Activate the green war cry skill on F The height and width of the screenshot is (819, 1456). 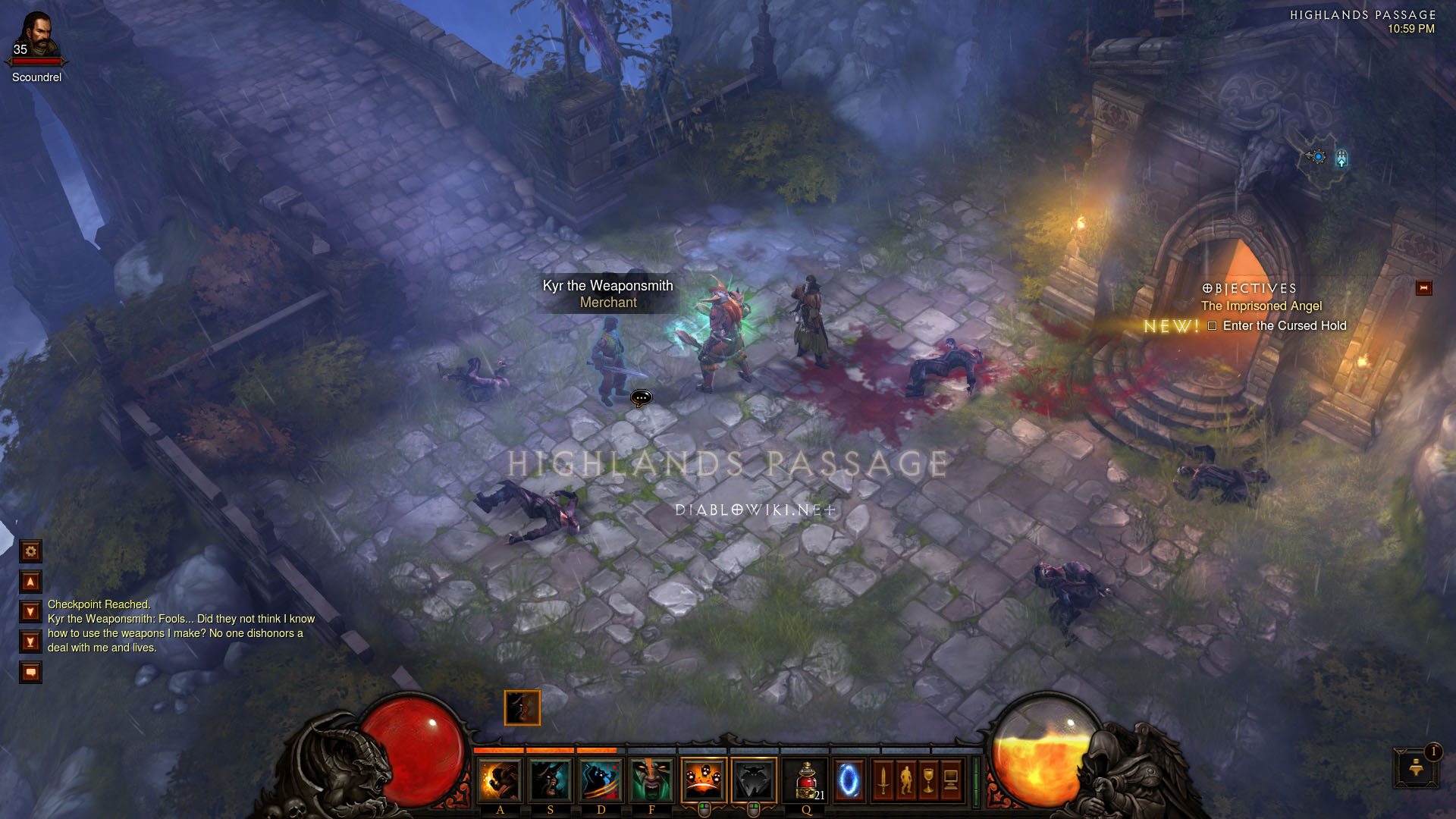tap(651, 780)
